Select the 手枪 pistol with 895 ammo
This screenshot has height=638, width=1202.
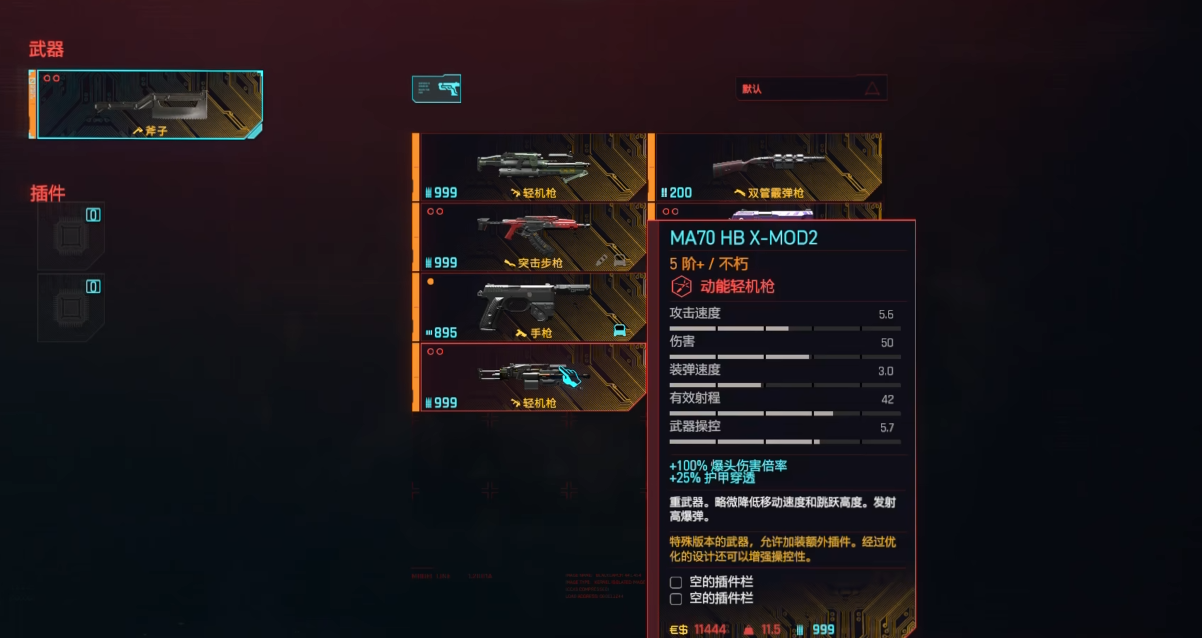(x=531, y=307)
